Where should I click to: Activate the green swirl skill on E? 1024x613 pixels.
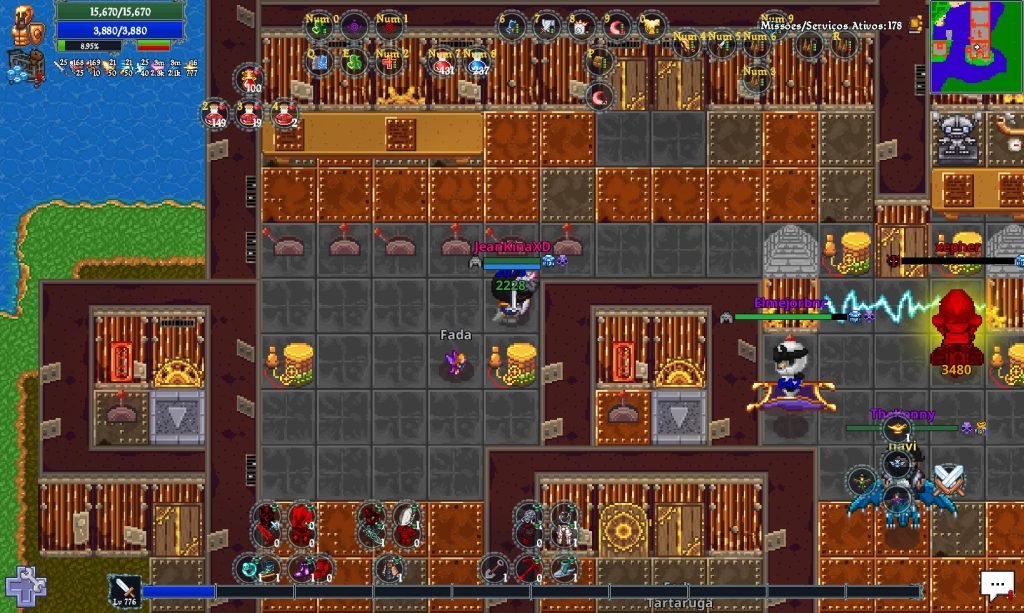tap(353, 62)
